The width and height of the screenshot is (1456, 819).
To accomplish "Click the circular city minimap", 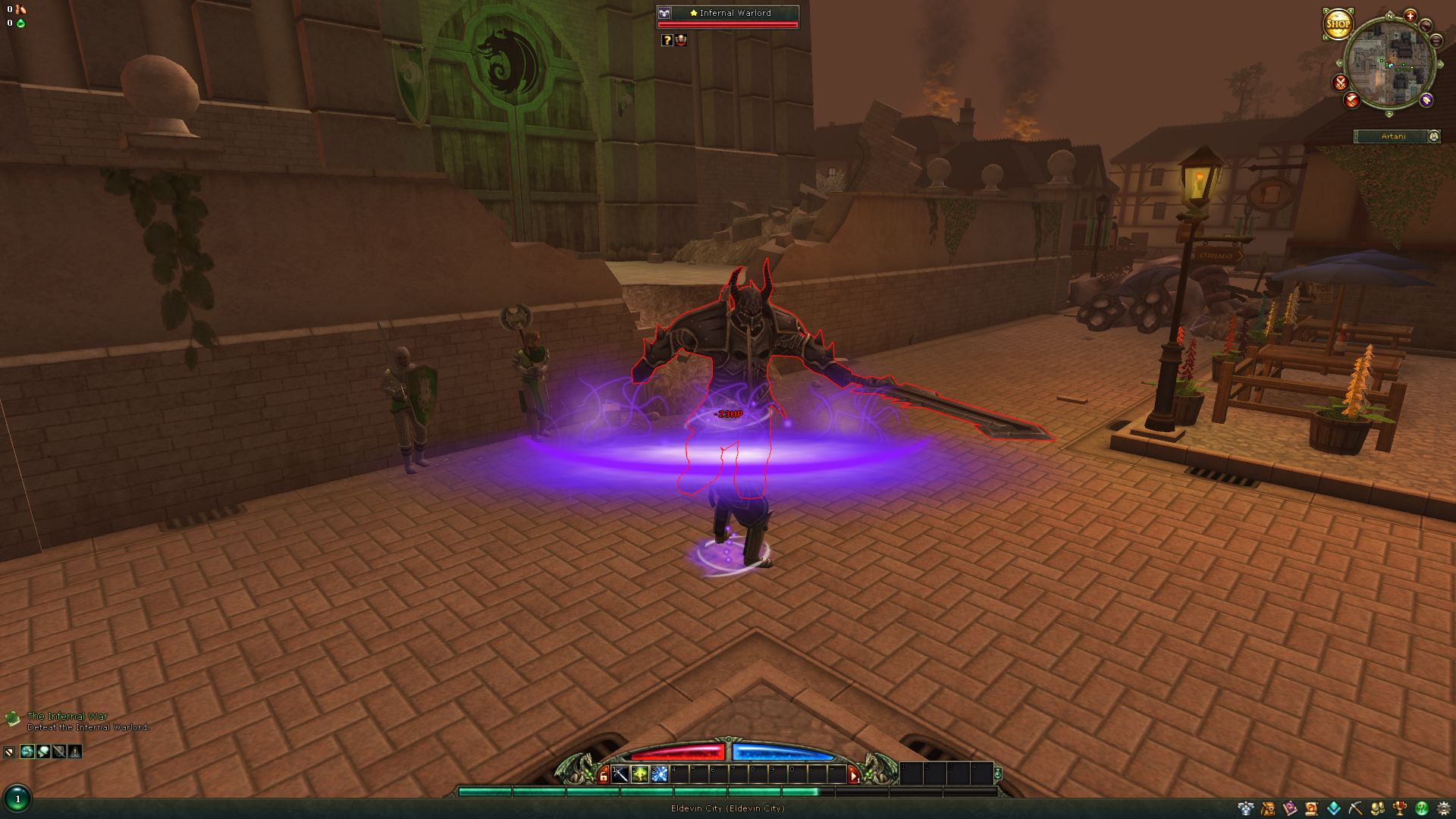I will 1389,64.
